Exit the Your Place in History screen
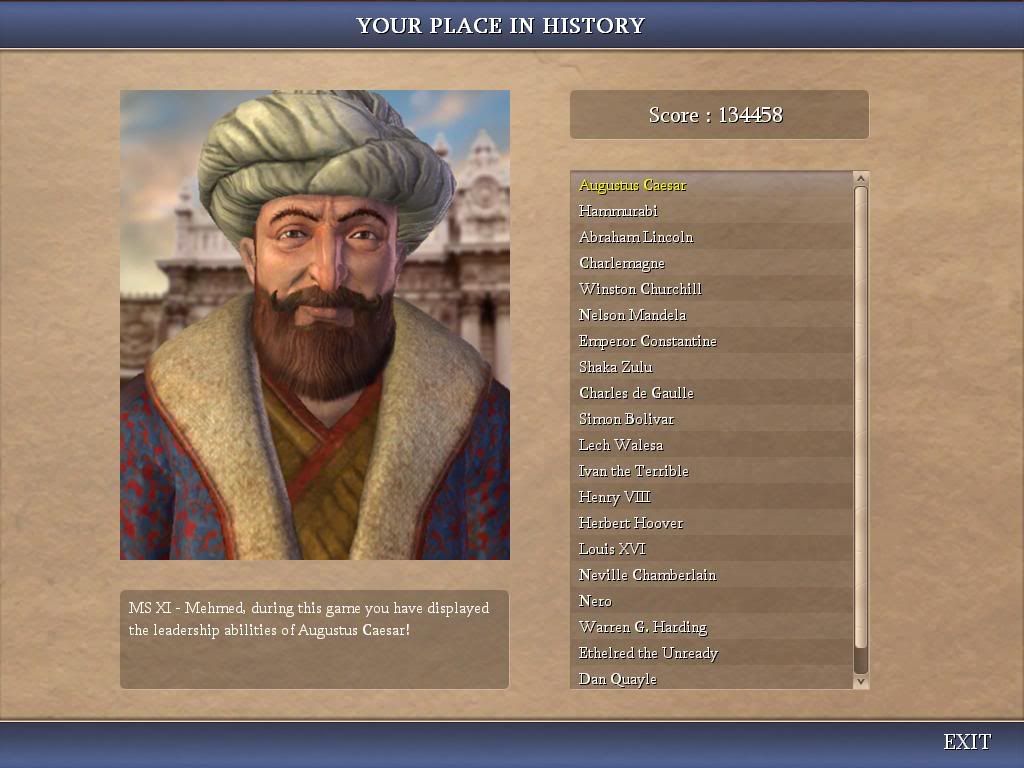The image size is (1024, 768). (966, 742)
